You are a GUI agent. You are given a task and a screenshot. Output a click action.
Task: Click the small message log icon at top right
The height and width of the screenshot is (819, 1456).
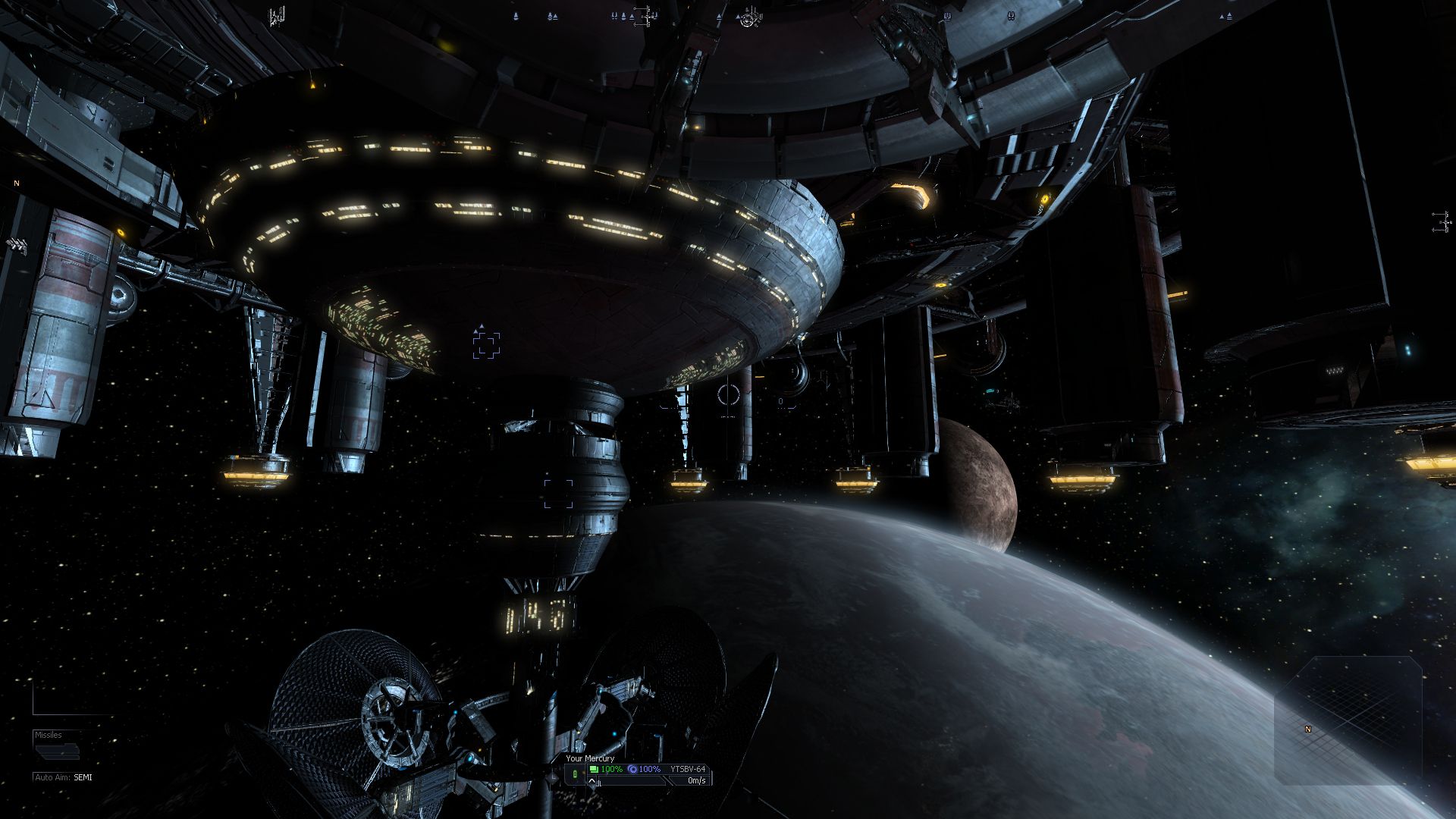tap(947, 16)
